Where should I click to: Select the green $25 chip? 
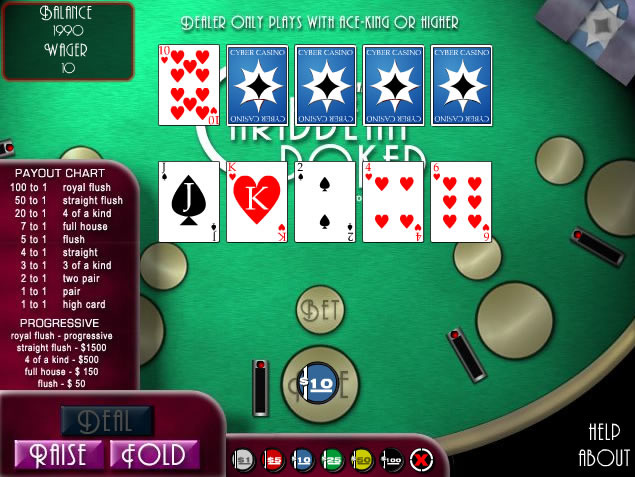[332, 459]
